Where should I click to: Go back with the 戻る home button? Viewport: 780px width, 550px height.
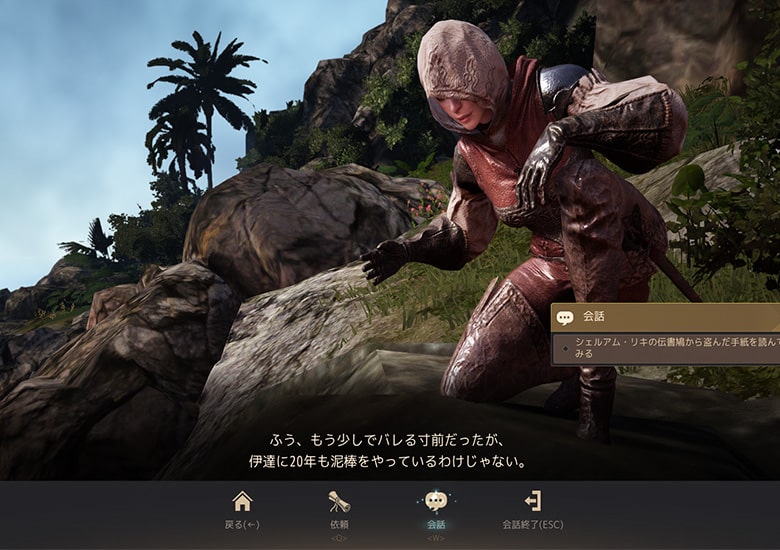[242, 508]
